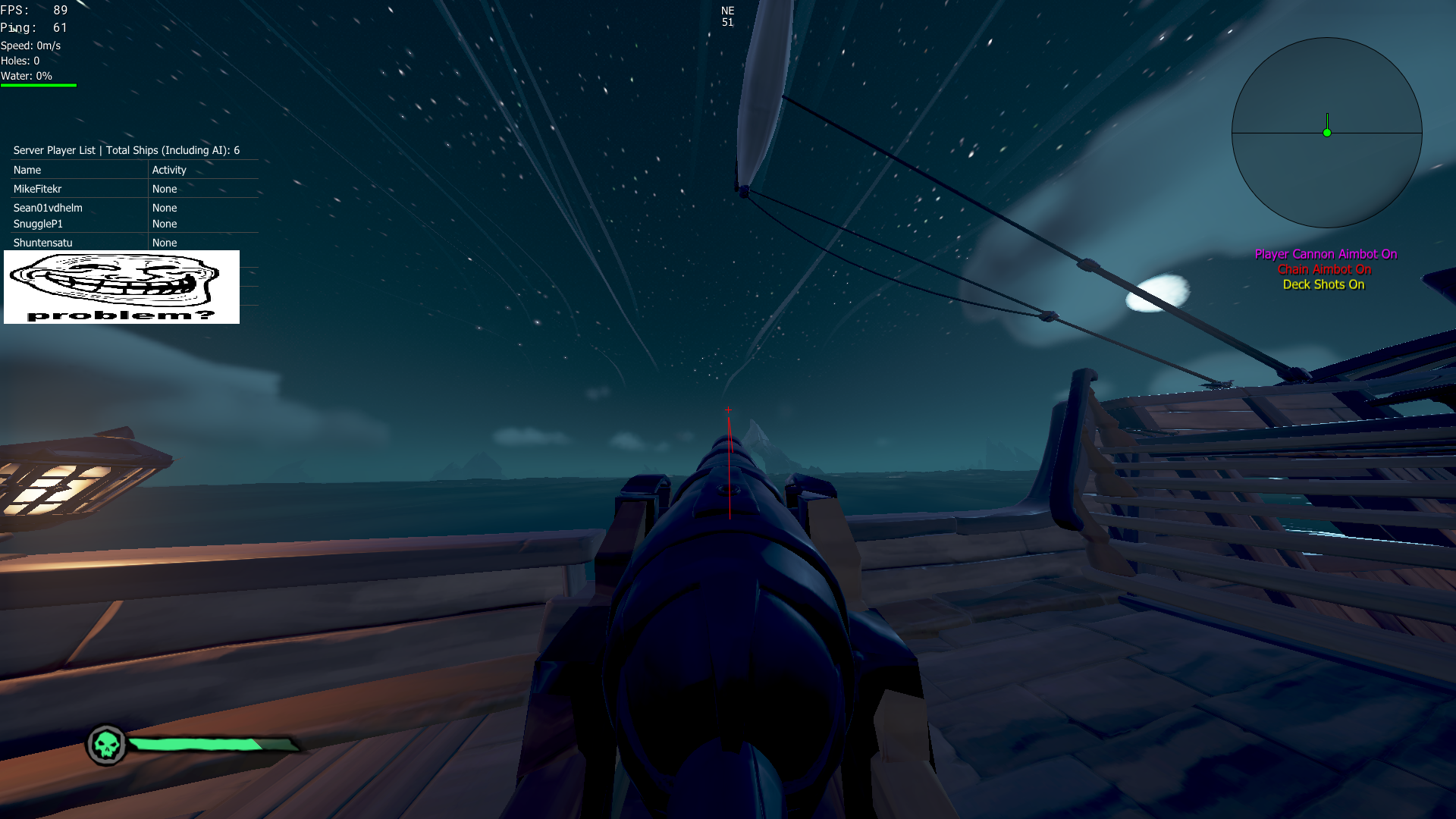Turn off Deck Shots
The image size is (1456, 819).
tap(1323, 284)
